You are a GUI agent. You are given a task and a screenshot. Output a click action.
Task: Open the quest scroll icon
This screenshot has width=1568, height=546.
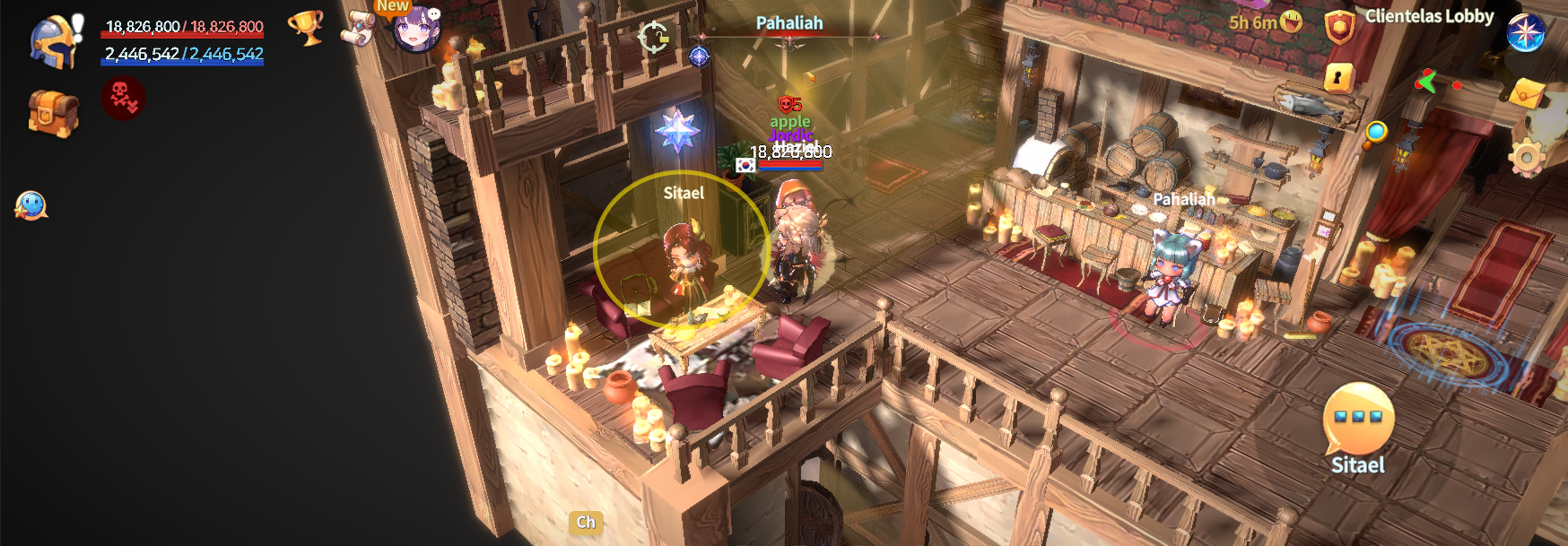[x=359, y=28]
